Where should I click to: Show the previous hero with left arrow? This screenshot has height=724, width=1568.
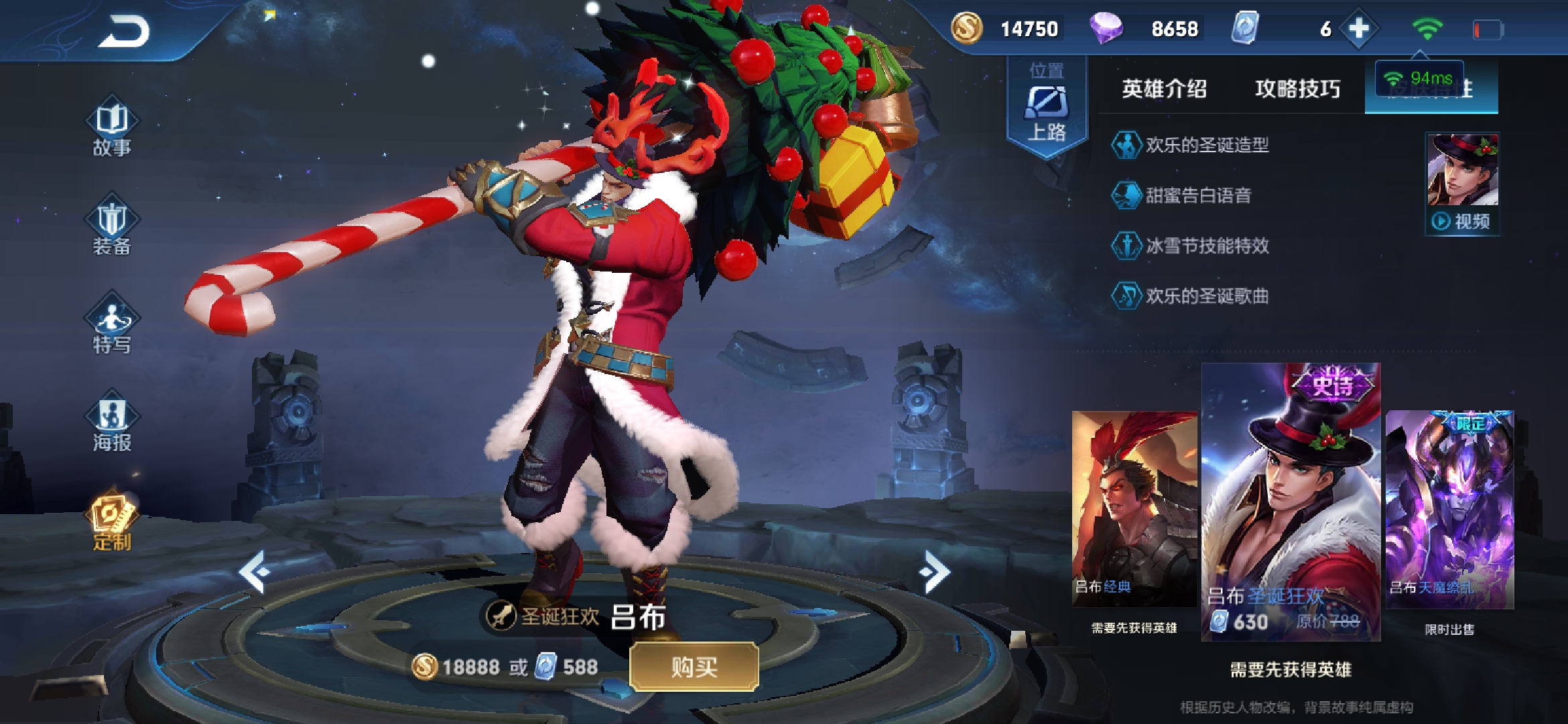(255, 572)
